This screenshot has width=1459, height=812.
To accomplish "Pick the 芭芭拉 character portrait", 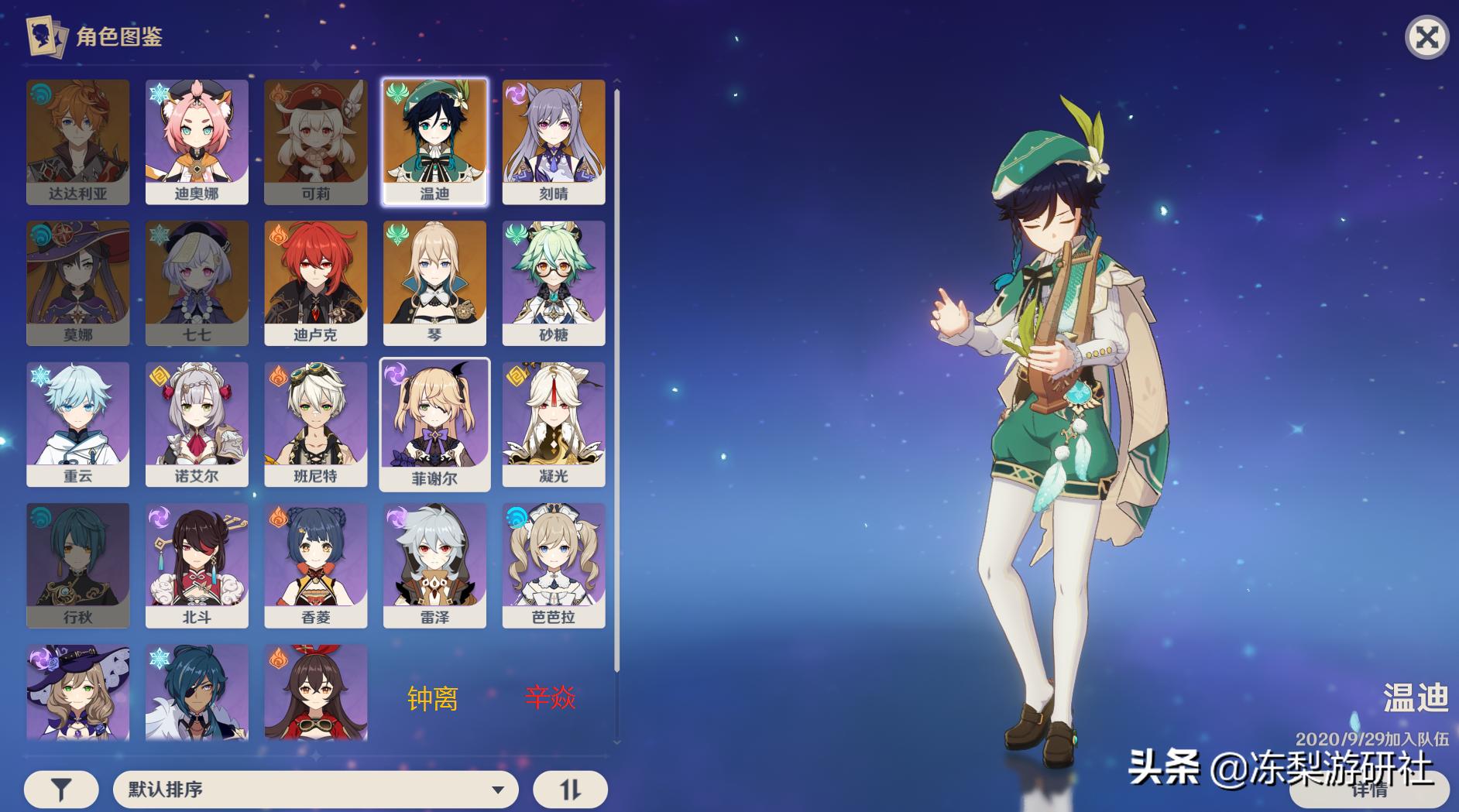I will (x=553, y=565).
